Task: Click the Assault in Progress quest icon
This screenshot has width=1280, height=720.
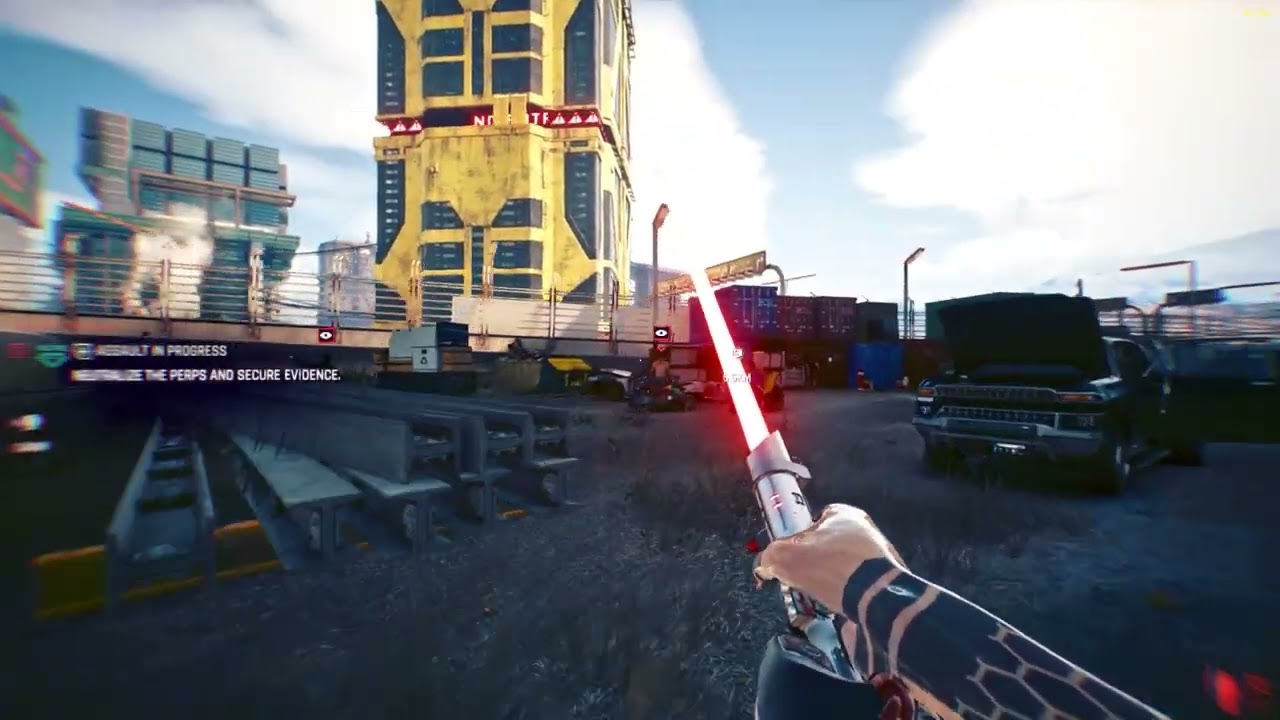Action: click(x=81, y=352)
